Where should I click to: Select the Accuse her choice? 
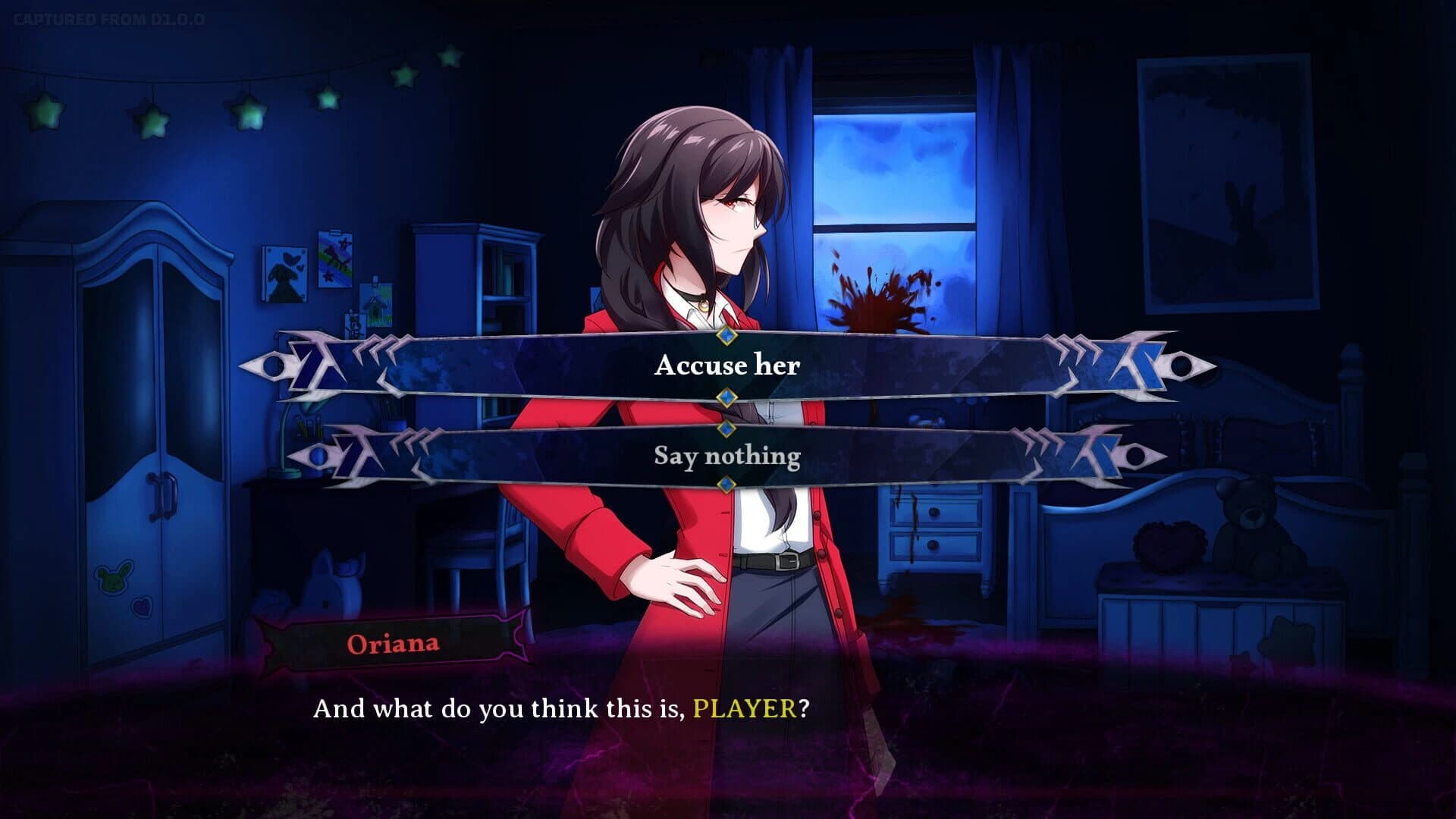click(727, 366)
